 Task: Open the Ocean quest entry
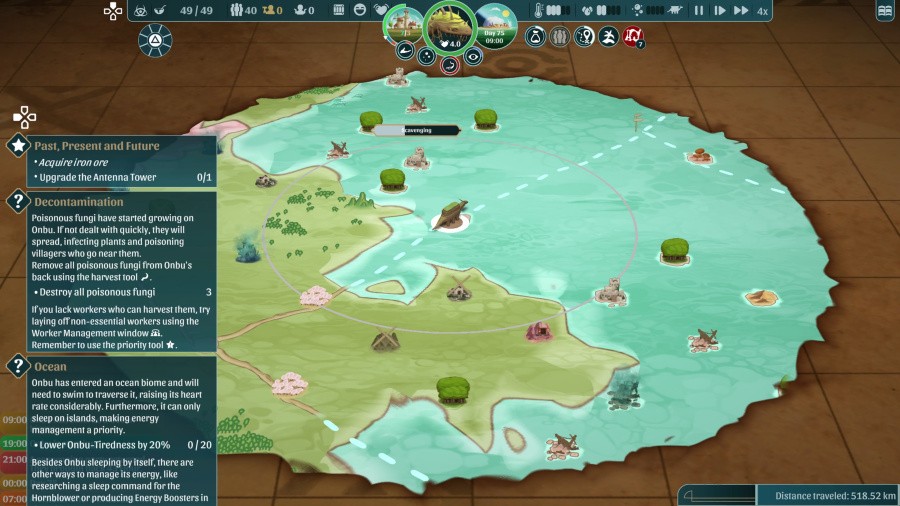tap(51, 367)
